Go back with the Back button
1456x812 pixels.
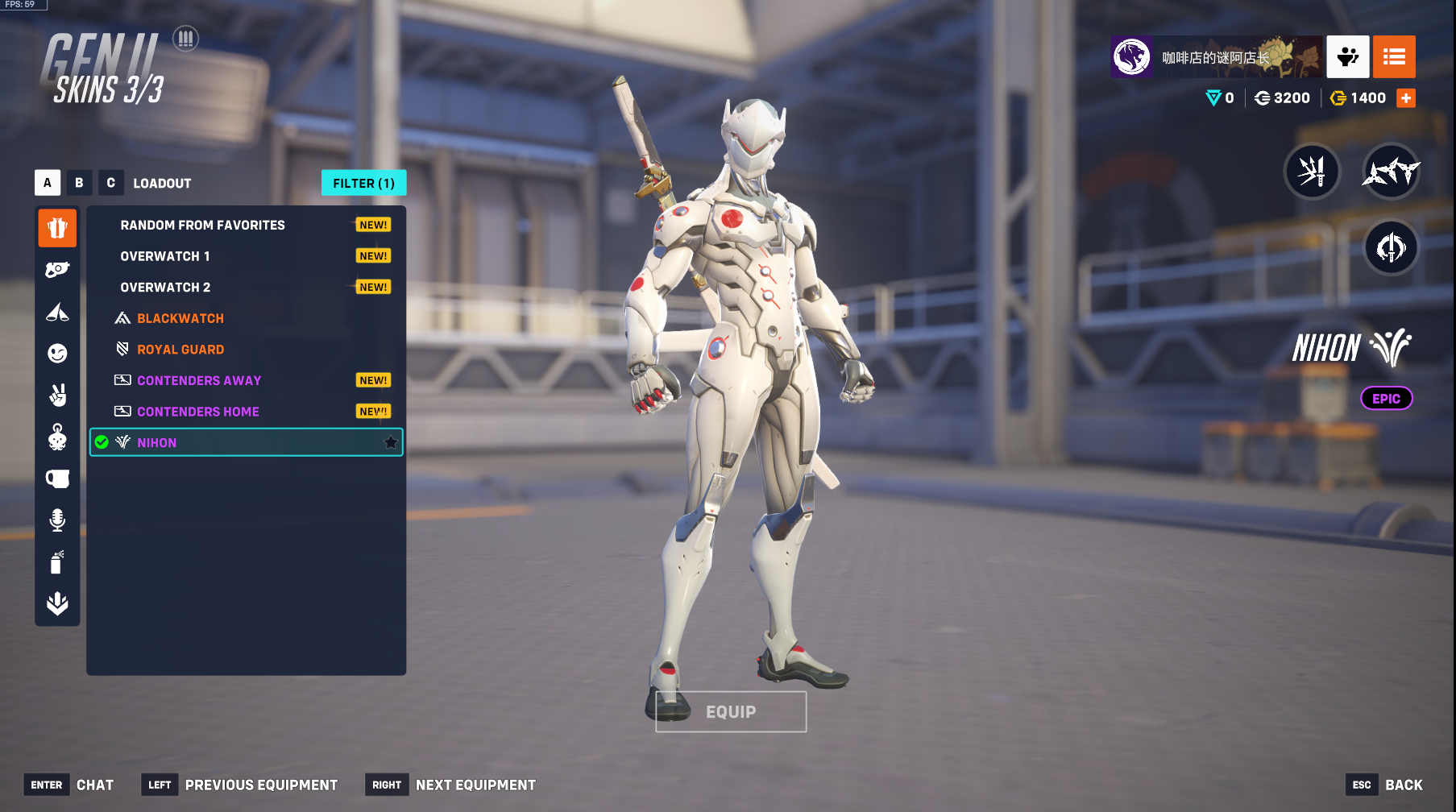(1403, 785)
